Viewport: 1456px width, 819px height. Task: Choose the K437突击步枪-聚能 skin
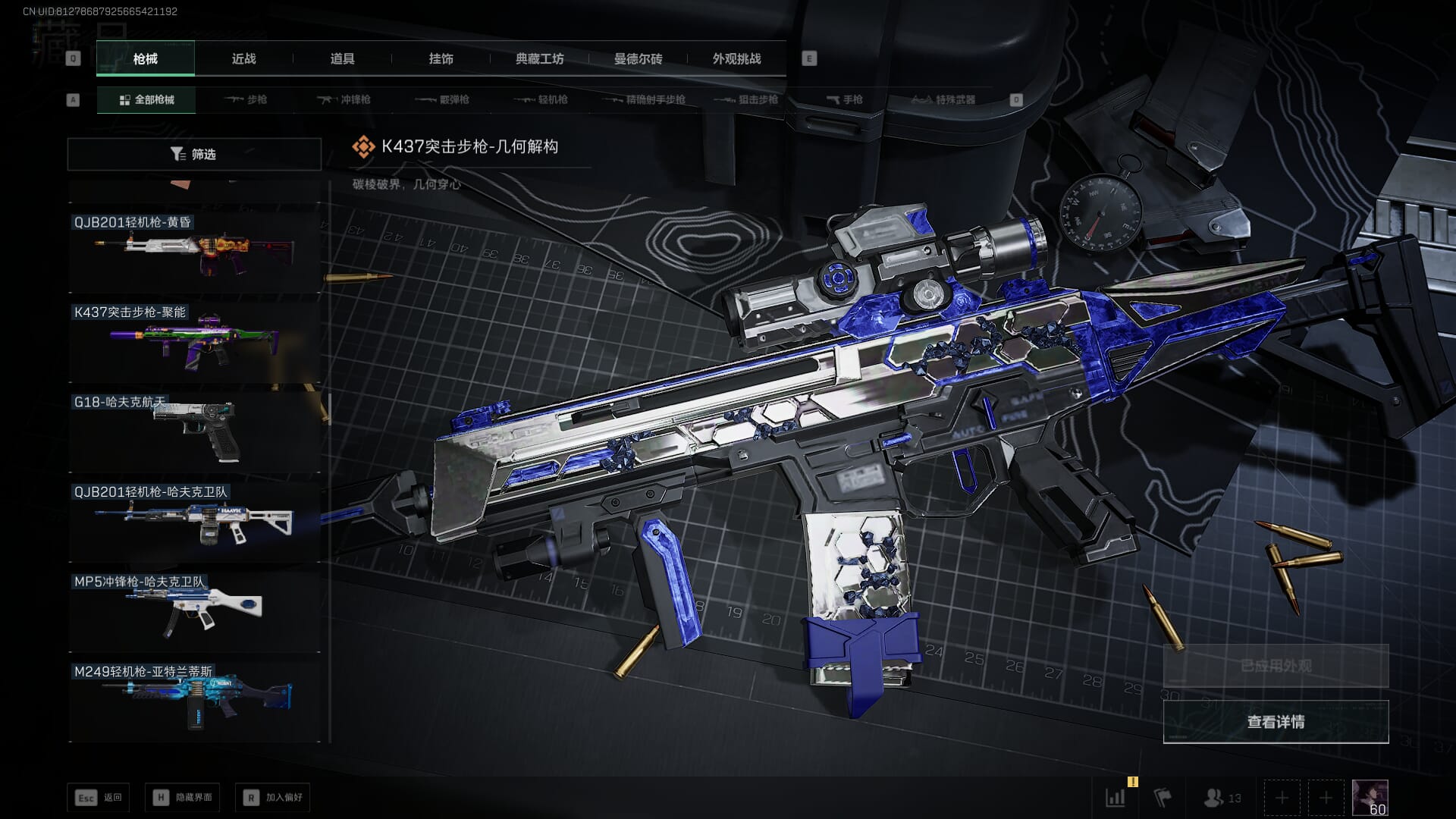tap(194, 341)
